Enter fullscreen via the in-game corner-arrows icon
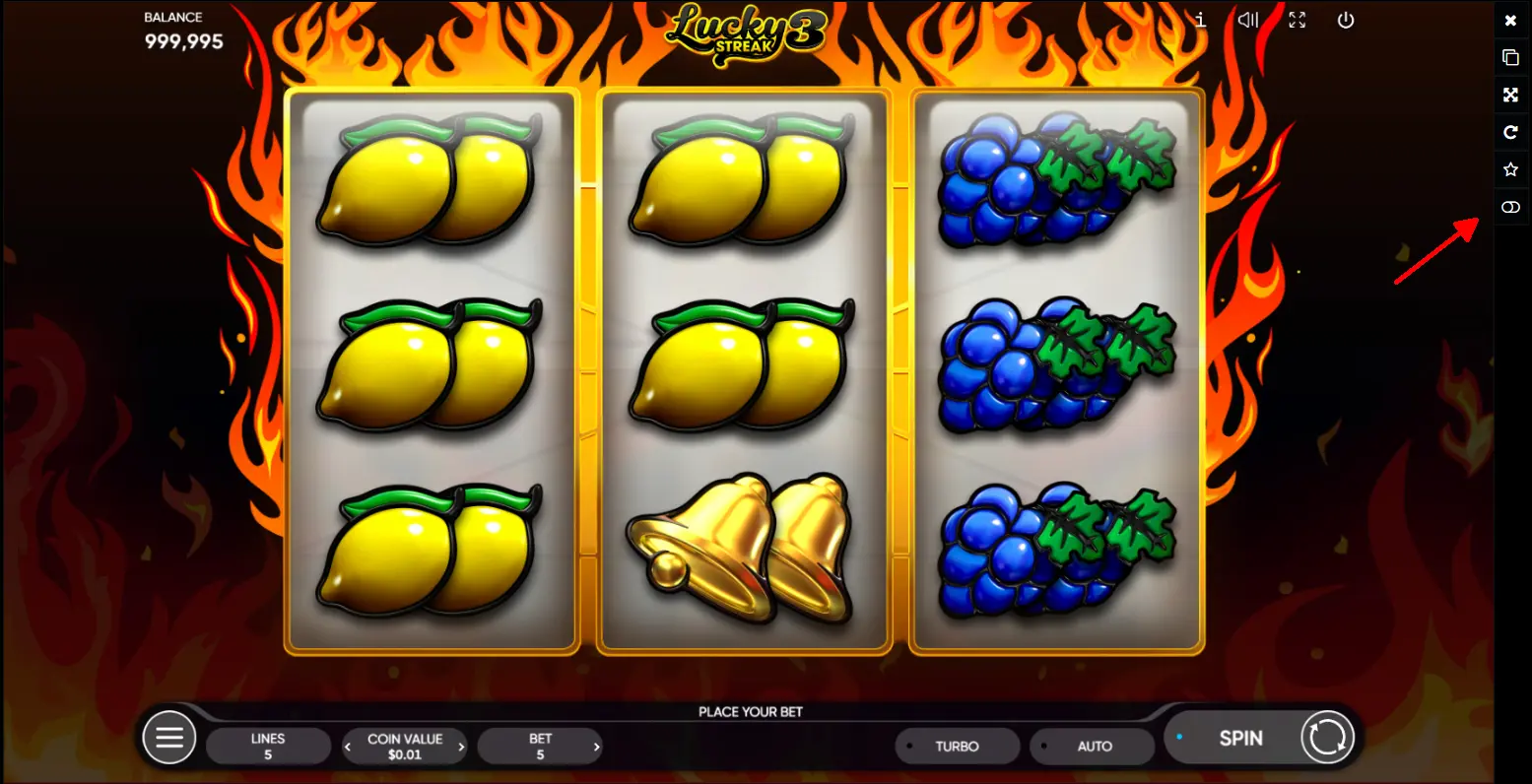1532x784 pixels. [x=1298, y=20]
